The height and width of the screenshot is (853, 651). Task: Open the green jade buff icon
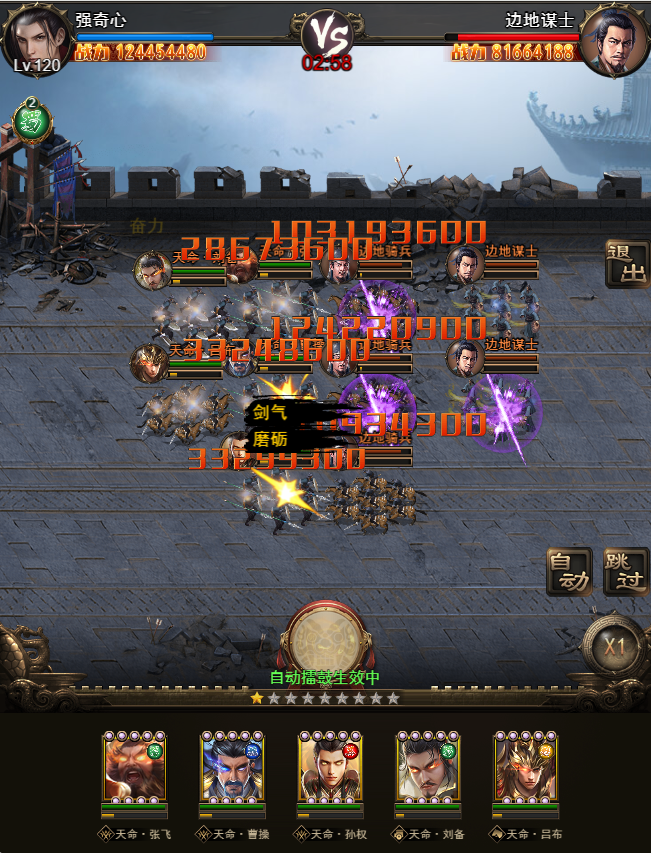31,122
